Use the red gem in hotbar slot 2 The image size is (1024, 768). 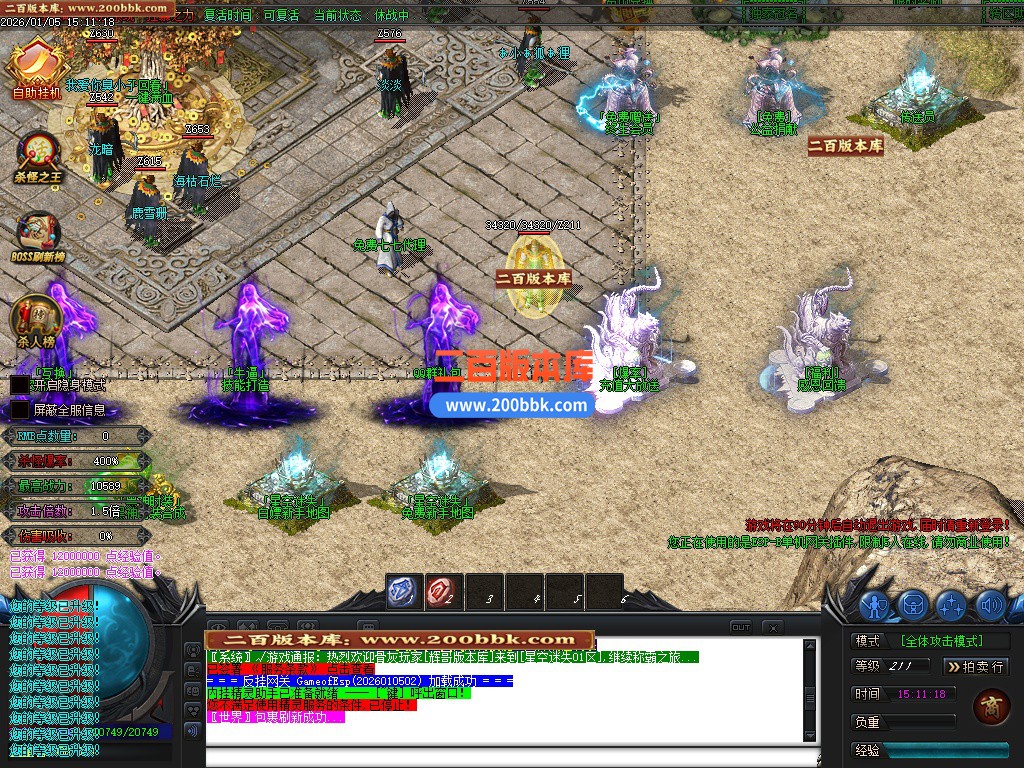coord(443,591)
